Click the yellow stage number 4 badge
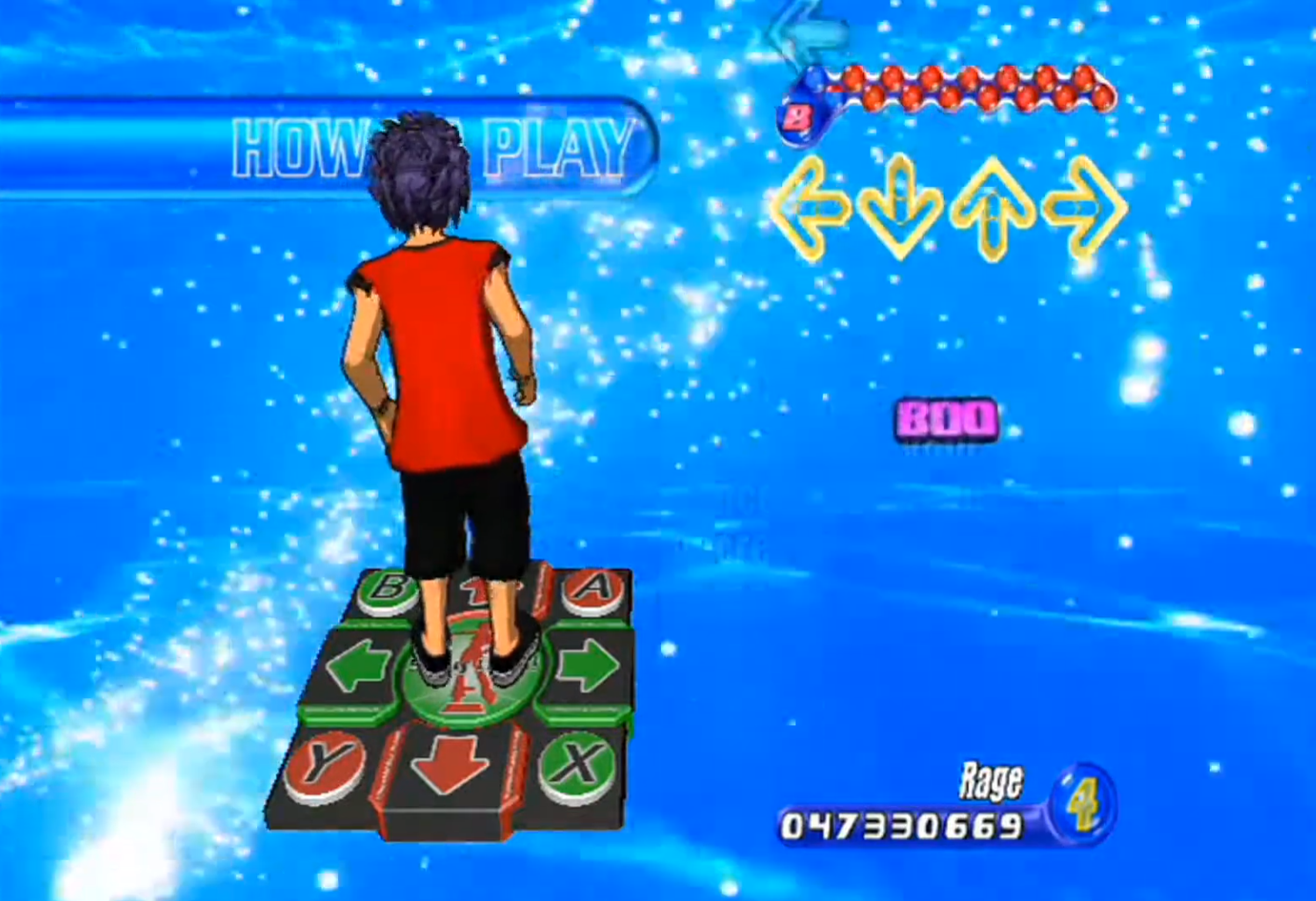The width and height of the screenshot is (1316, 901). (1085, 806)
